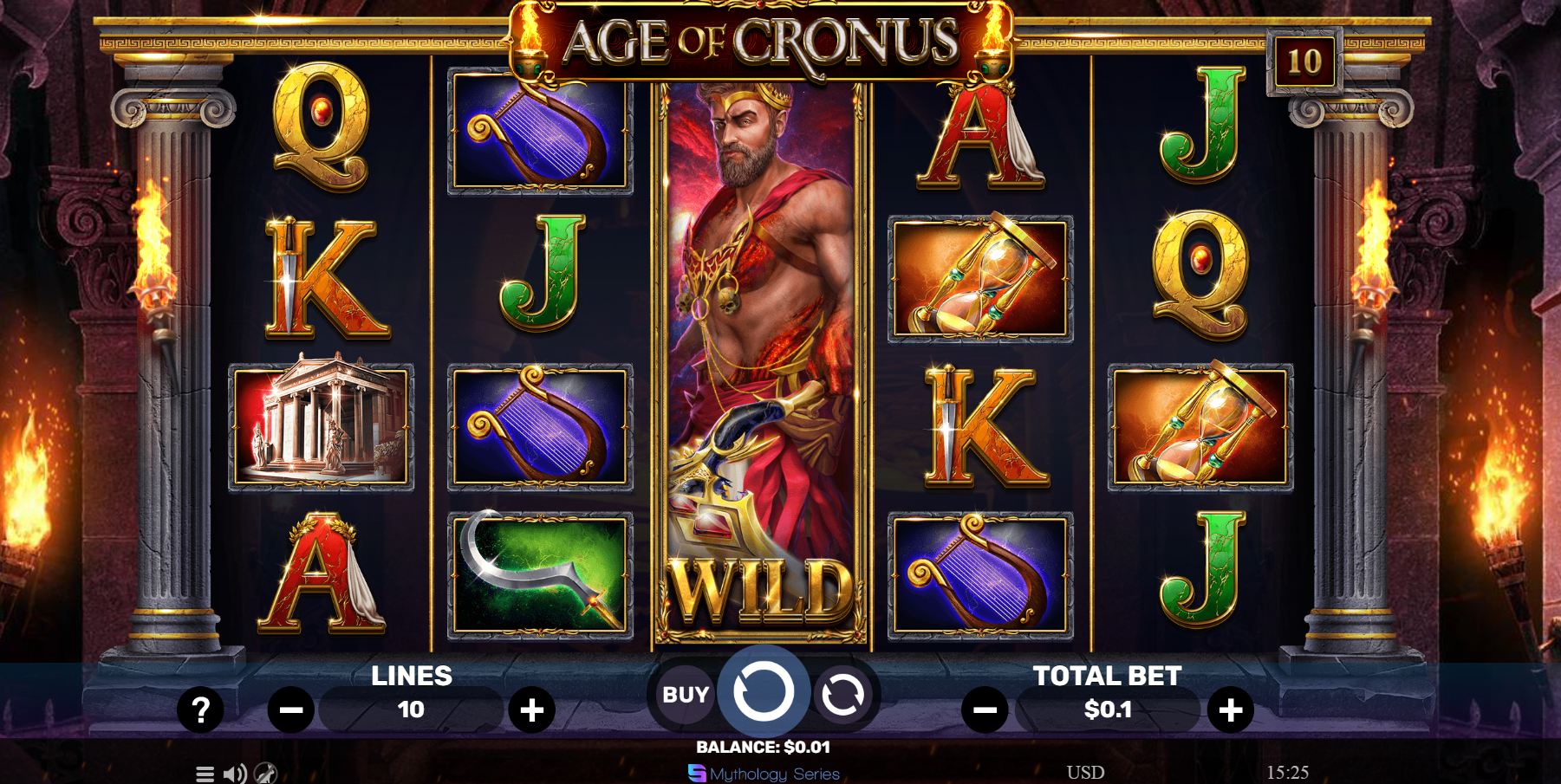Screen dimensions: 1561x784
Task: Decrease Total Bet with the minus button
Action: click(x=985, y=709)
